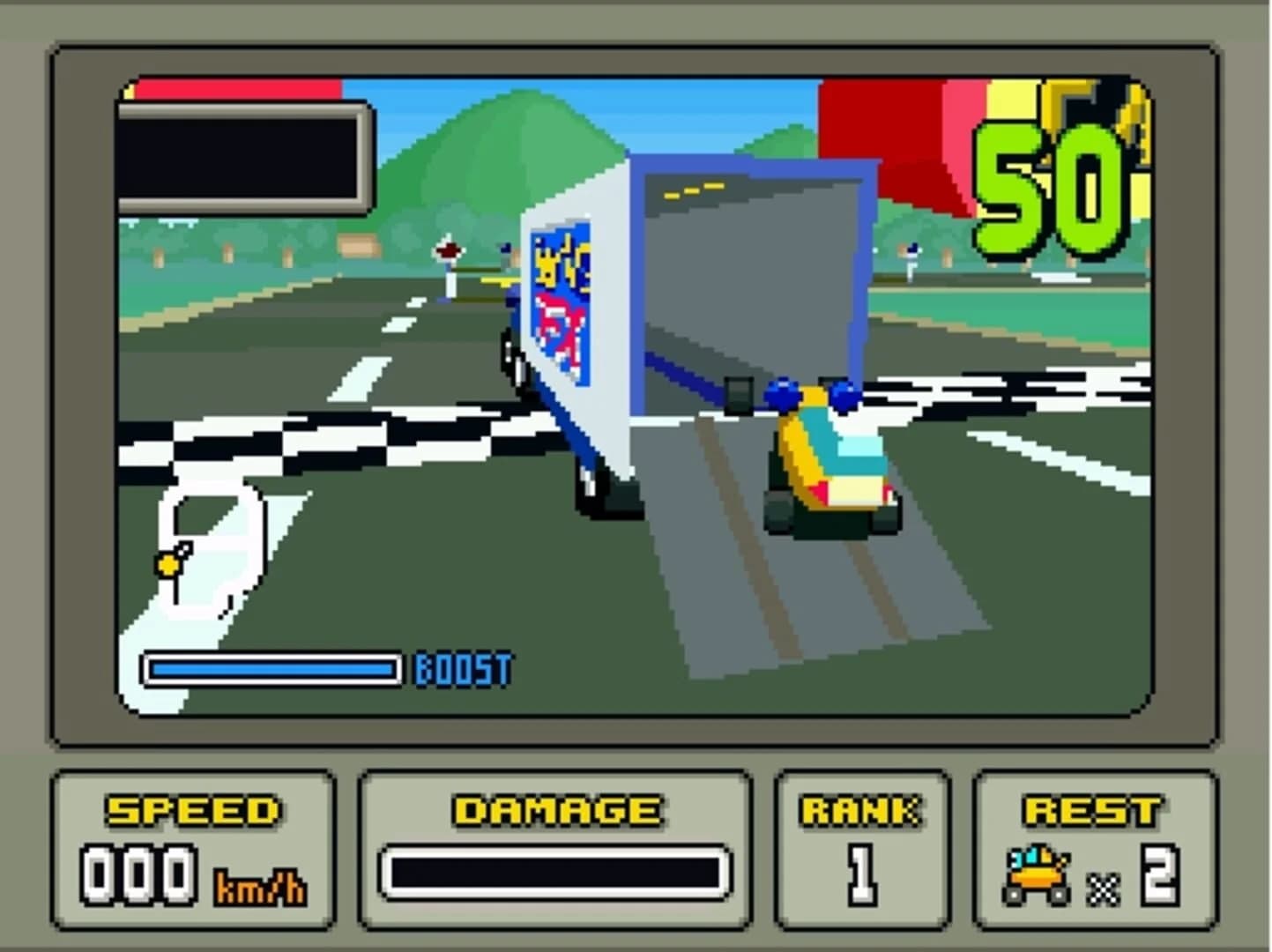Toggle the red status bar above the message box

(238, 88)
